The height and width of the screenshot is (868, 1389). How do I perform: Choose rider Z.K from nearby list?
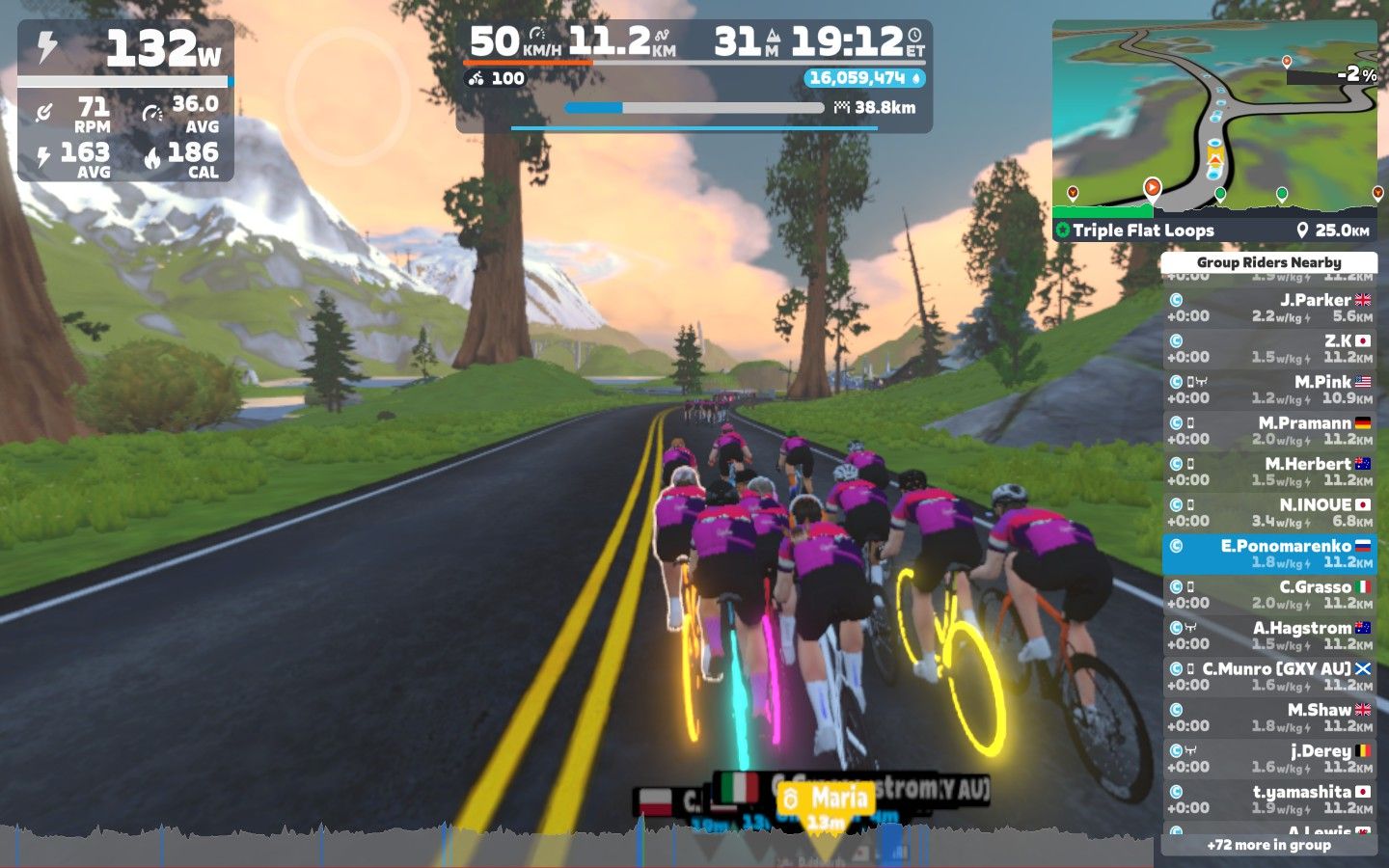pos(1268,348)
